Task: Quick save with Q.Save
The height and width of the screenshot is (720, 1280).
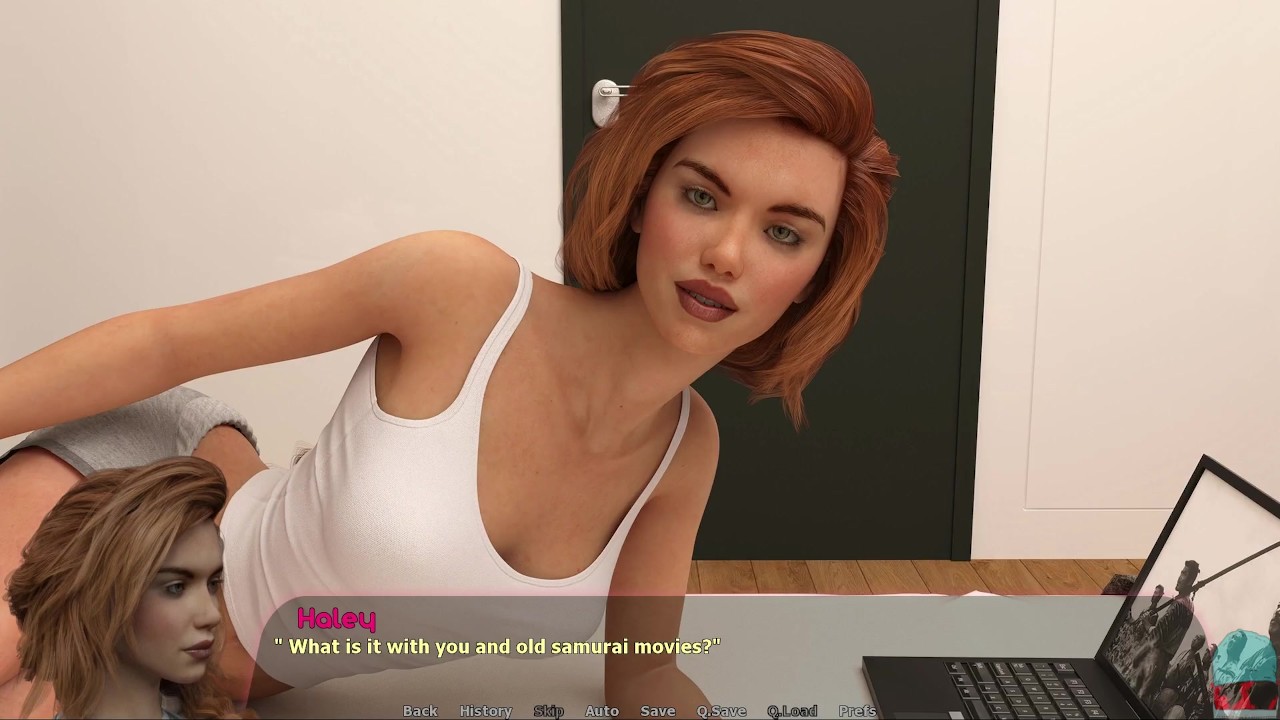Action: (721, 711)
